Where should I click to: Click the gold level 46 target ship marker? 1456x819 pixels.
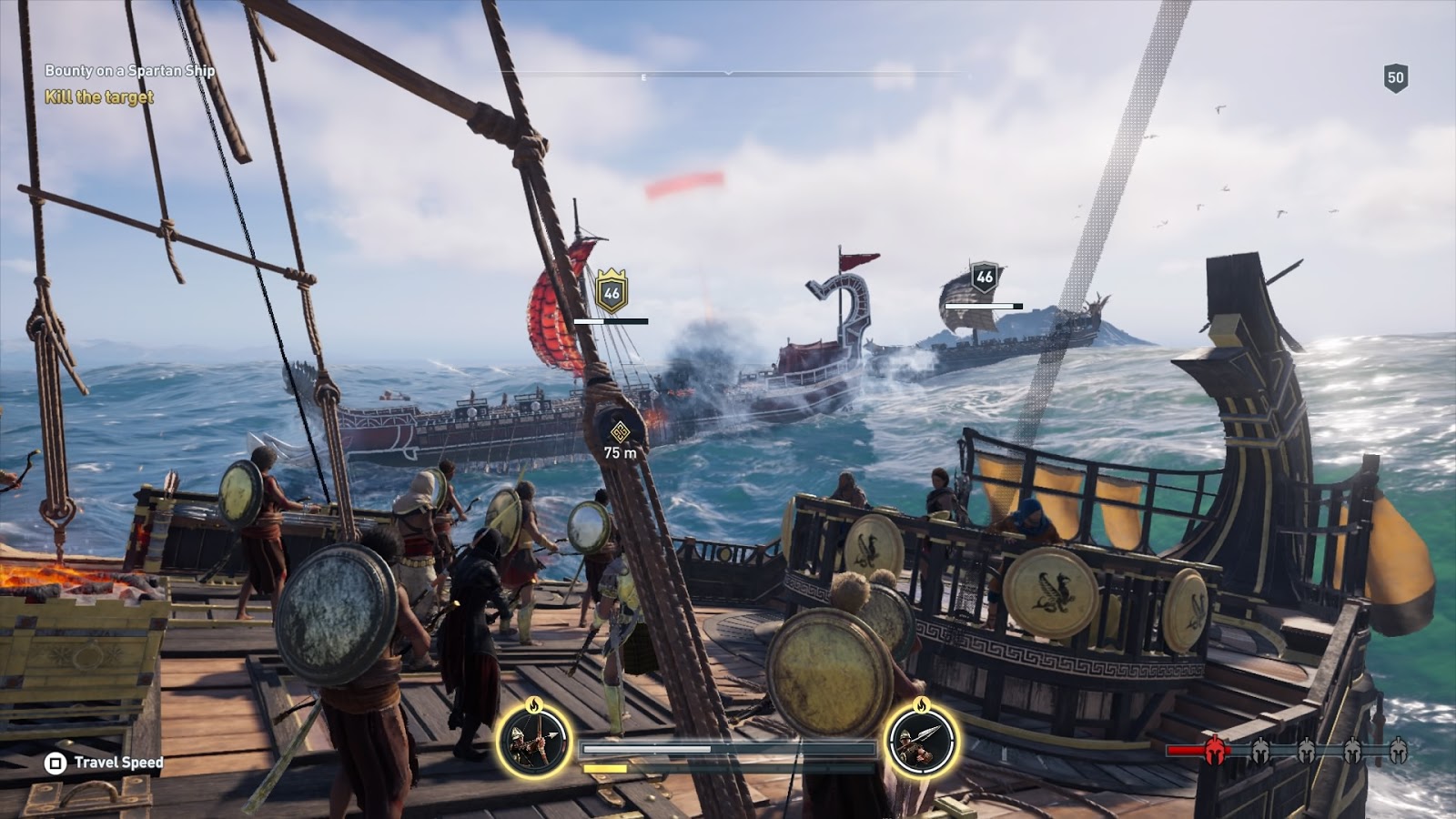[x=612, y=292]
